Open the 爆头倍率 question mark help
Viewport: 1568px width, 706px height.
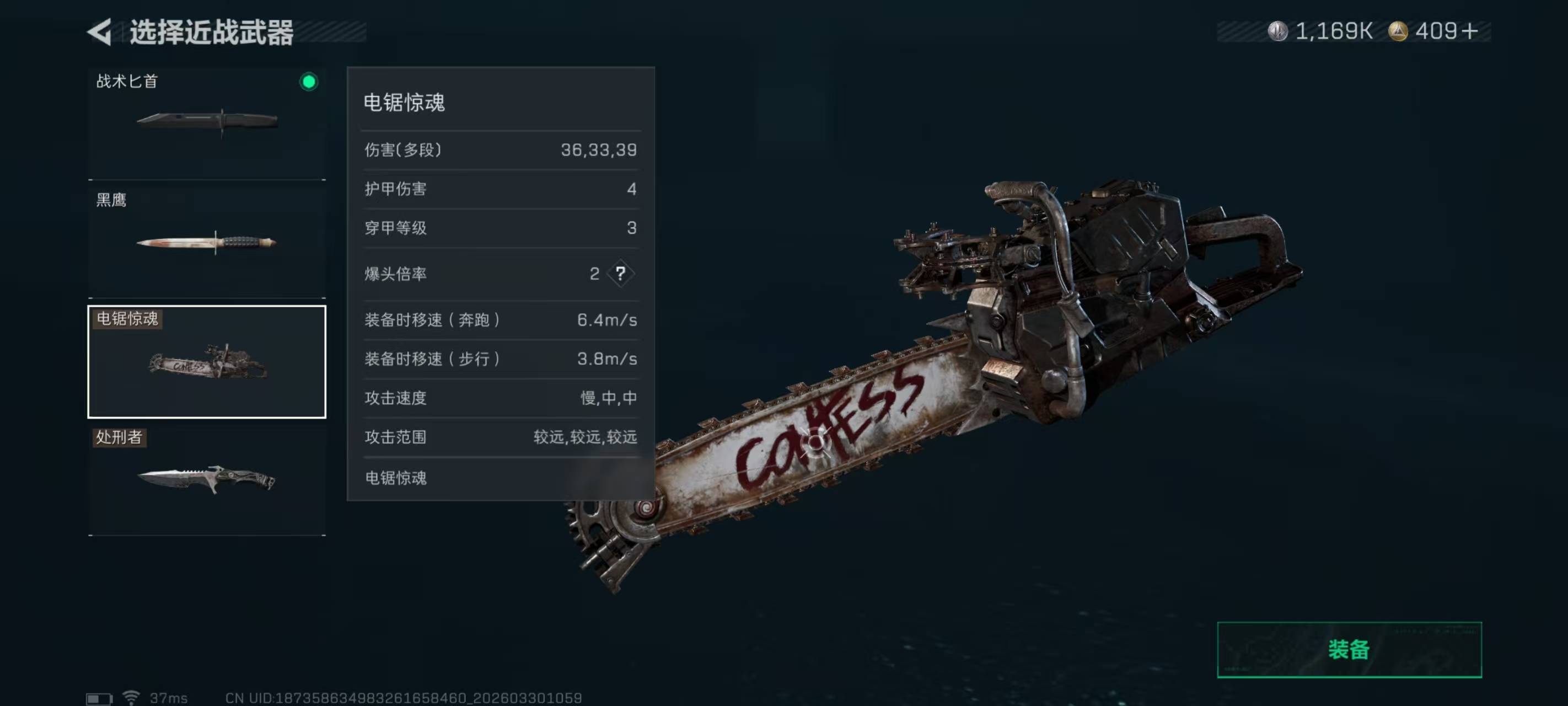620,274
